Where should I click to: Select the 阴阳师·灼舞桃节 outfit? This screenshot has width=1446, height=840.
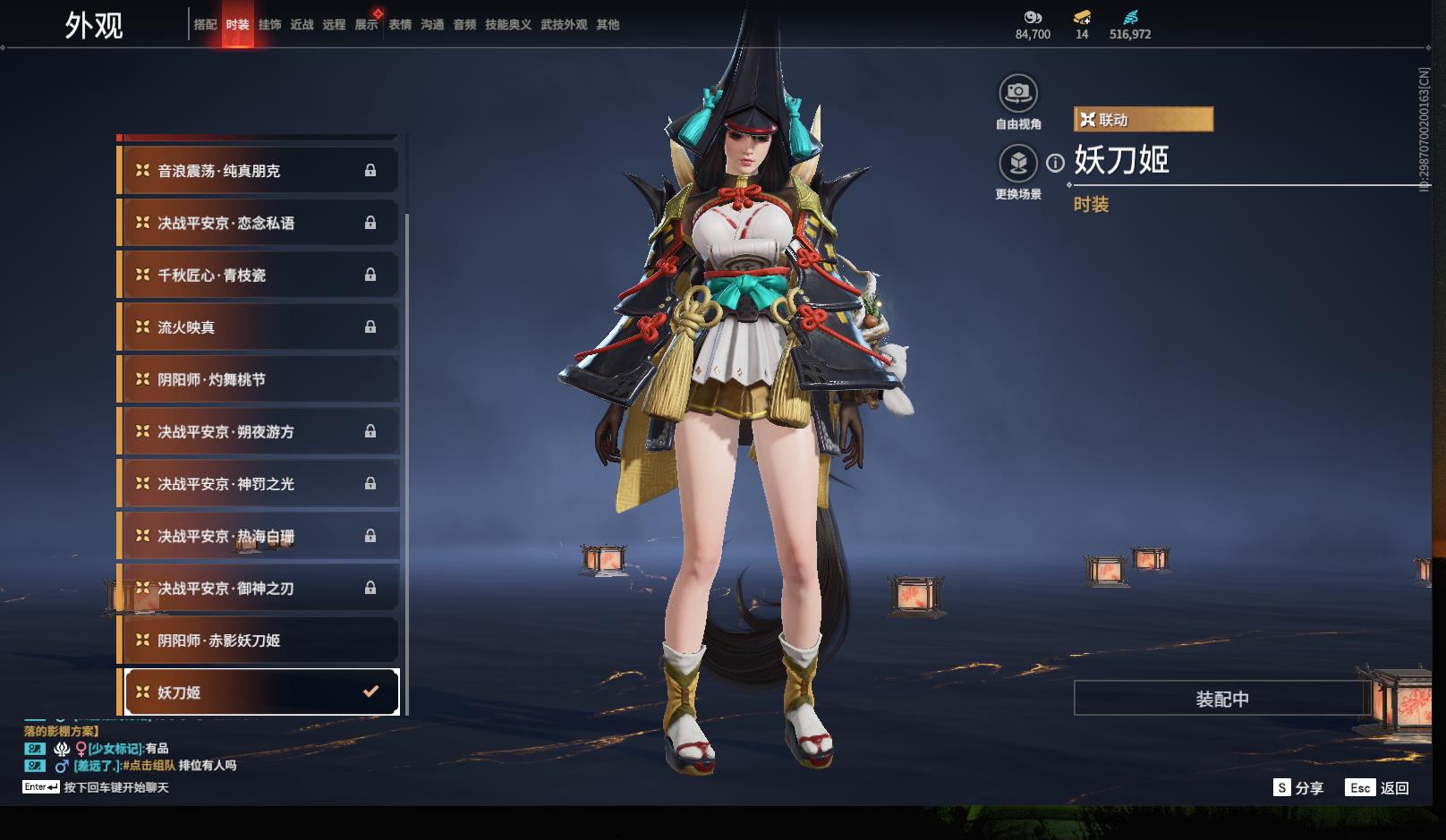coord(259,379)
